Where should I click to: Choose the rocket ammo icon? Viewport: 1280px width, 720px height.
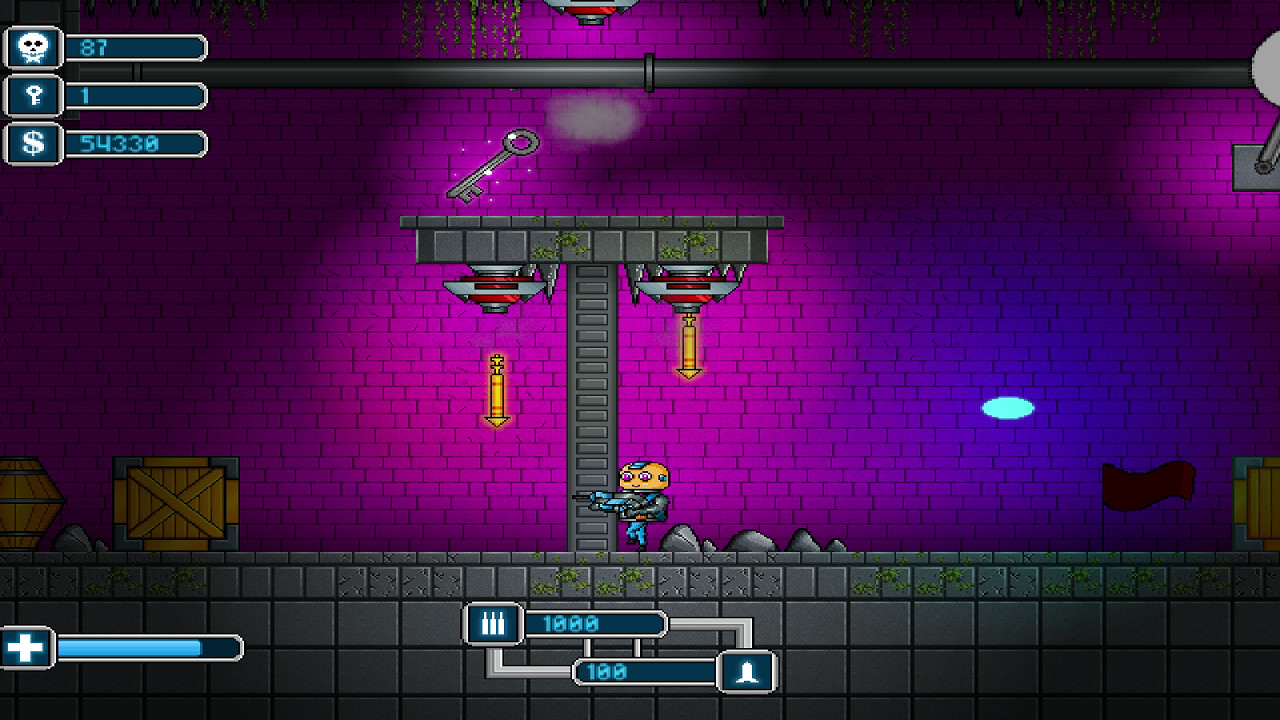[x=747, y=672]
